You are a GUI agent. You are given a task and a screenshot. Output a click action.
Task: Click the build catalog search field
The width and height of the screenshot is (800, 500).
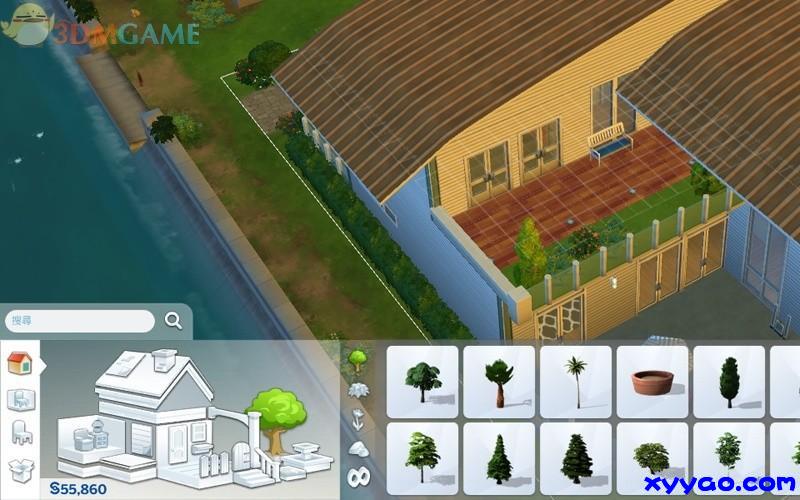coord(80,321)
